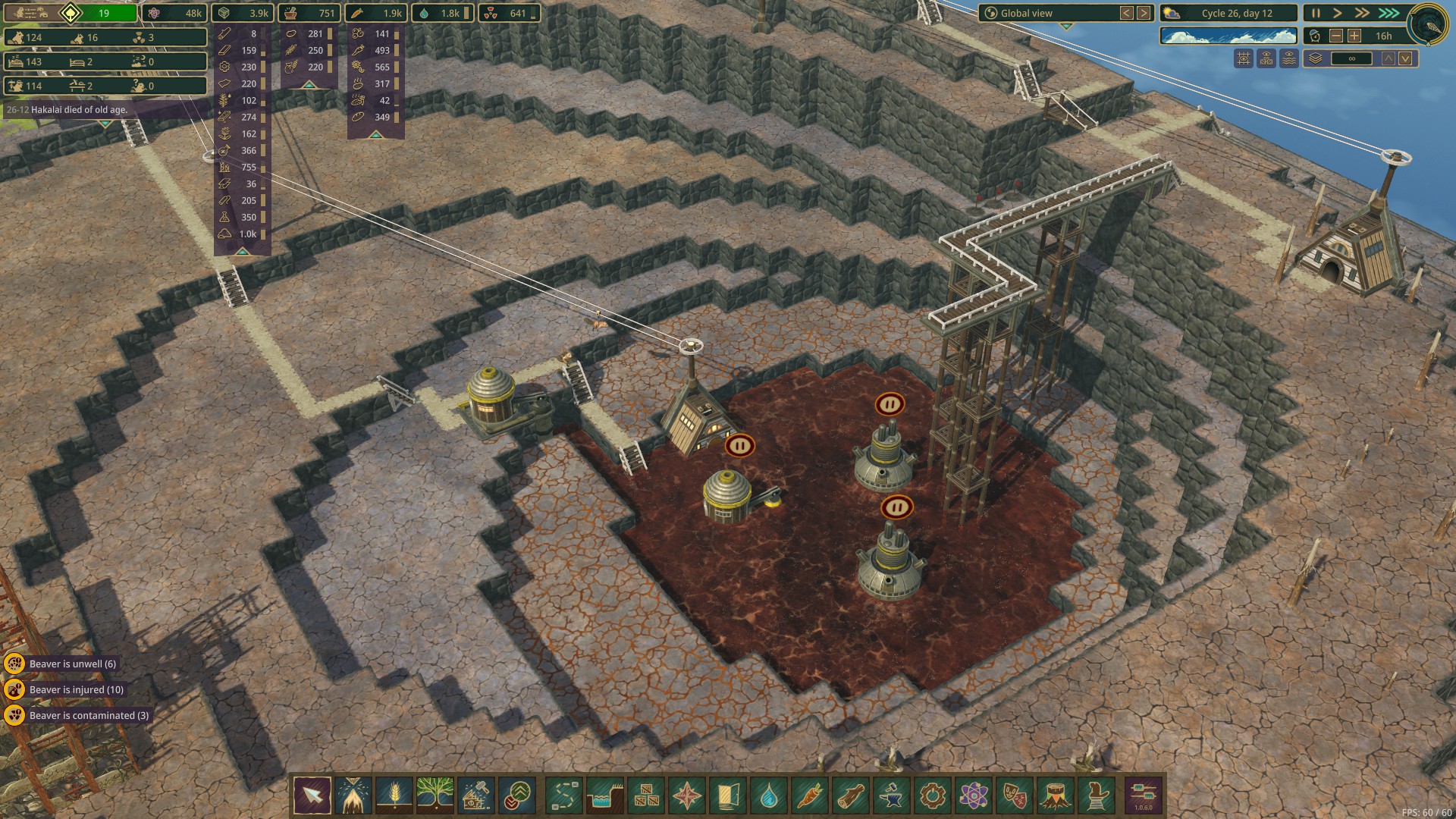The width and height of the screenshot is (1456, 819).
Task: Open the water buildings category
Action: click(x=769, y=795)
